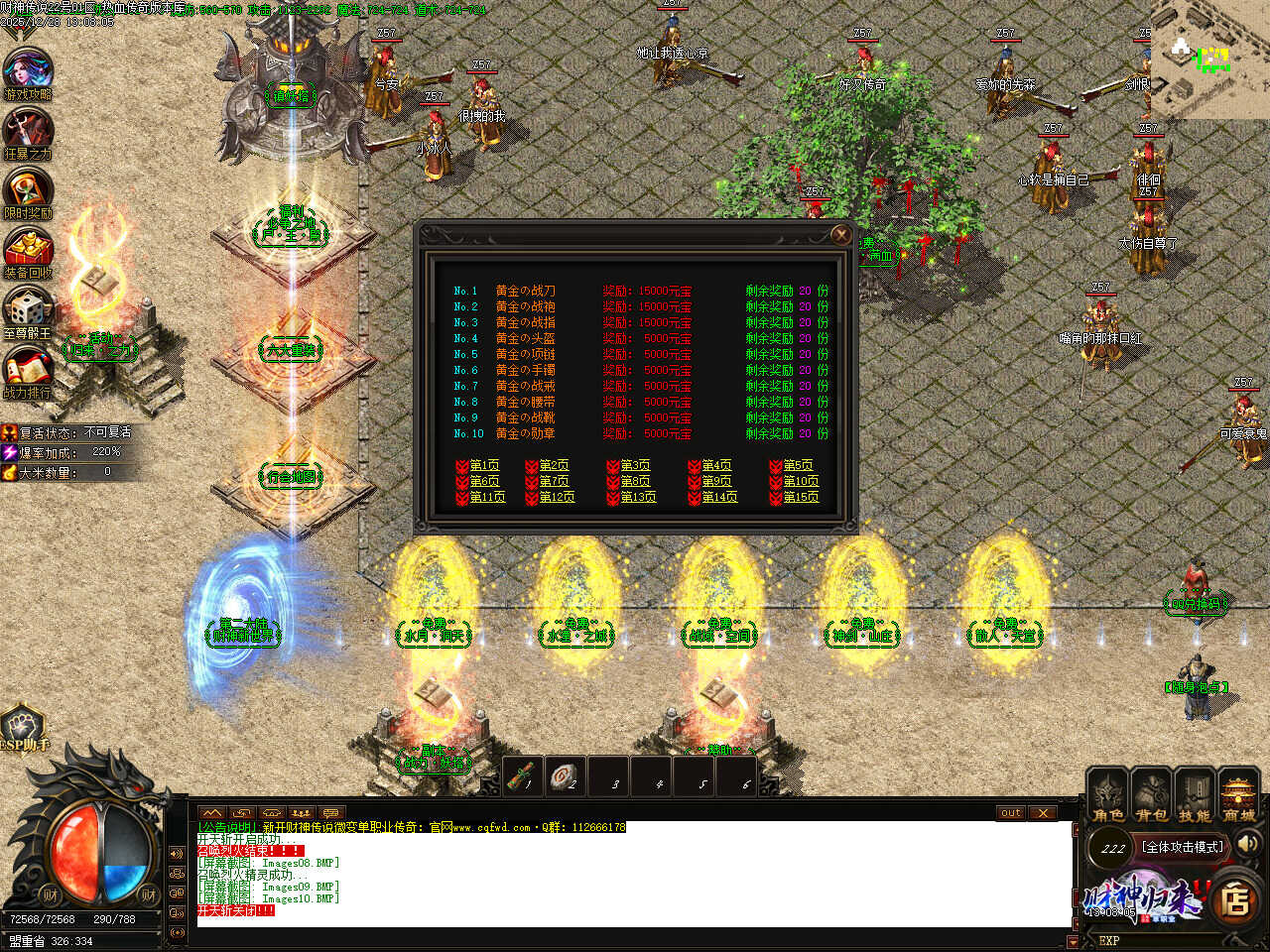Go to 第2页 in the reward list

[553, 465]
